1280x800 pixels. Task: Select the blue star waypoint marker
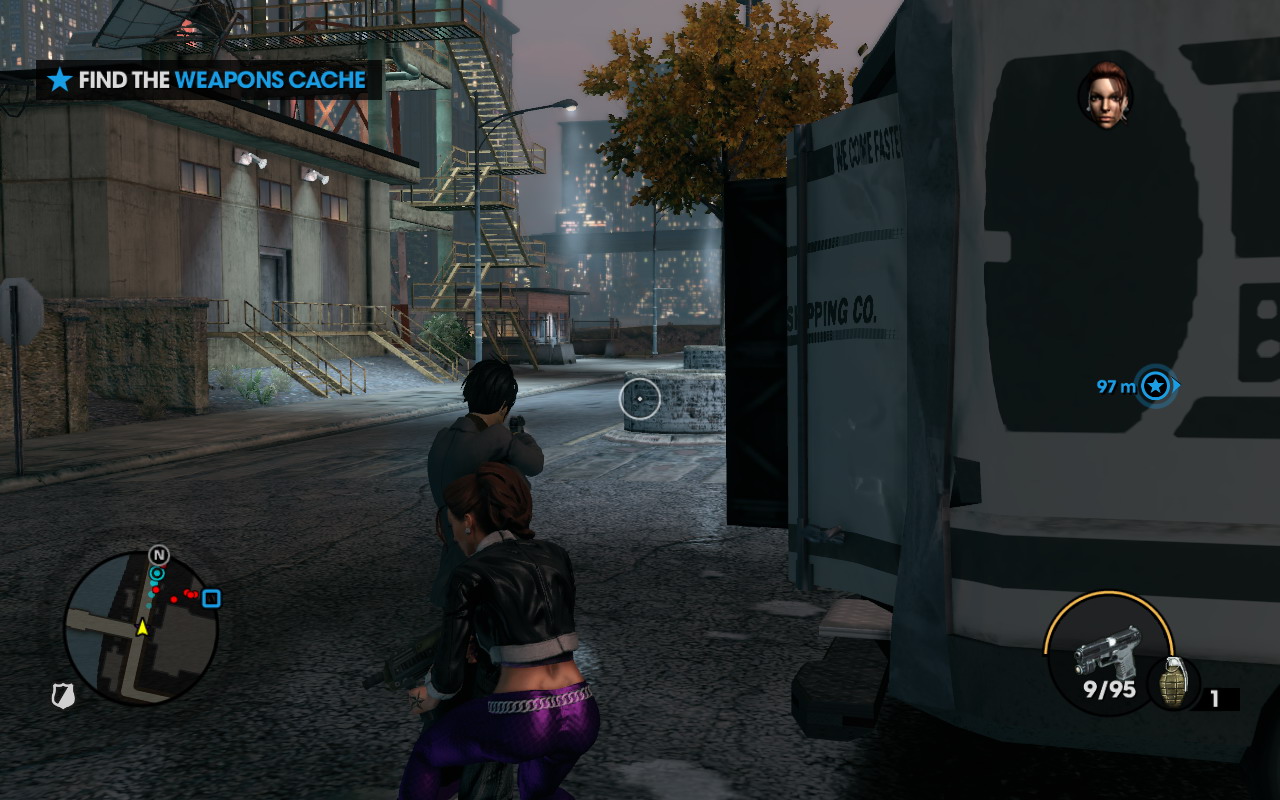pos(1156,385)
